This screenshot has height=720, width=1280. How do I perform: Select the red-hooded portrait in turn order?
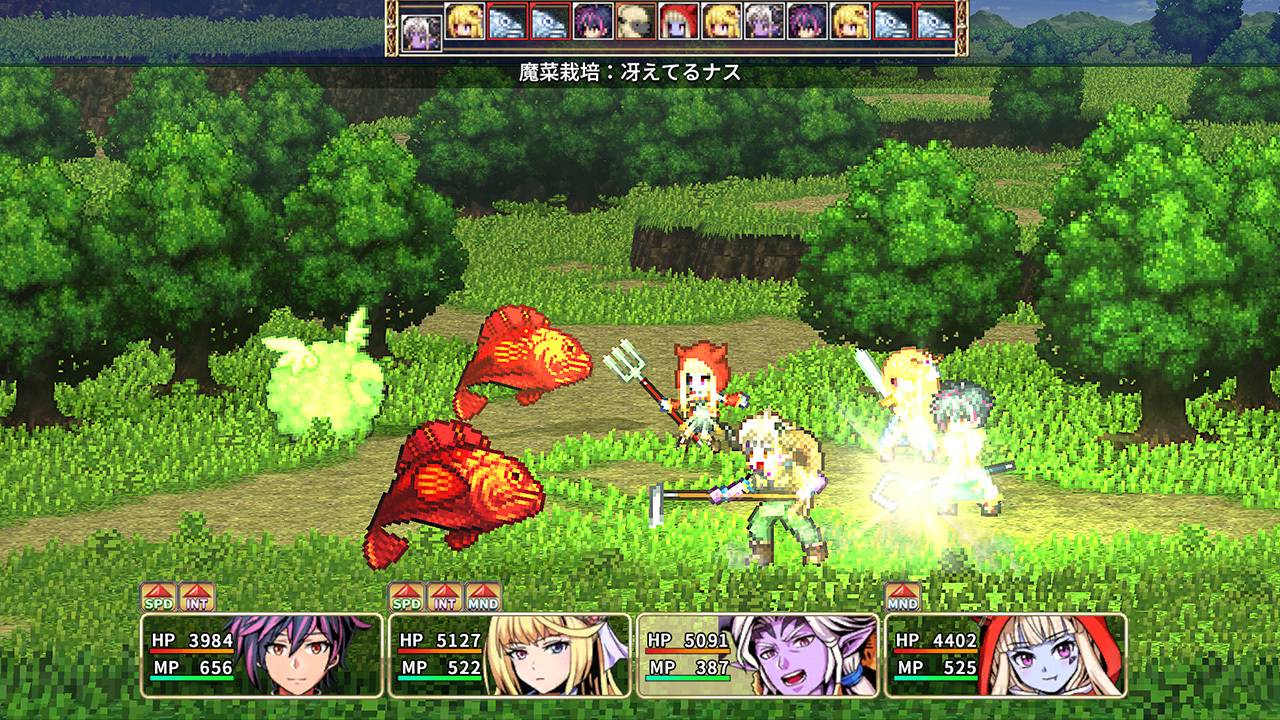(x=678, y=21)
